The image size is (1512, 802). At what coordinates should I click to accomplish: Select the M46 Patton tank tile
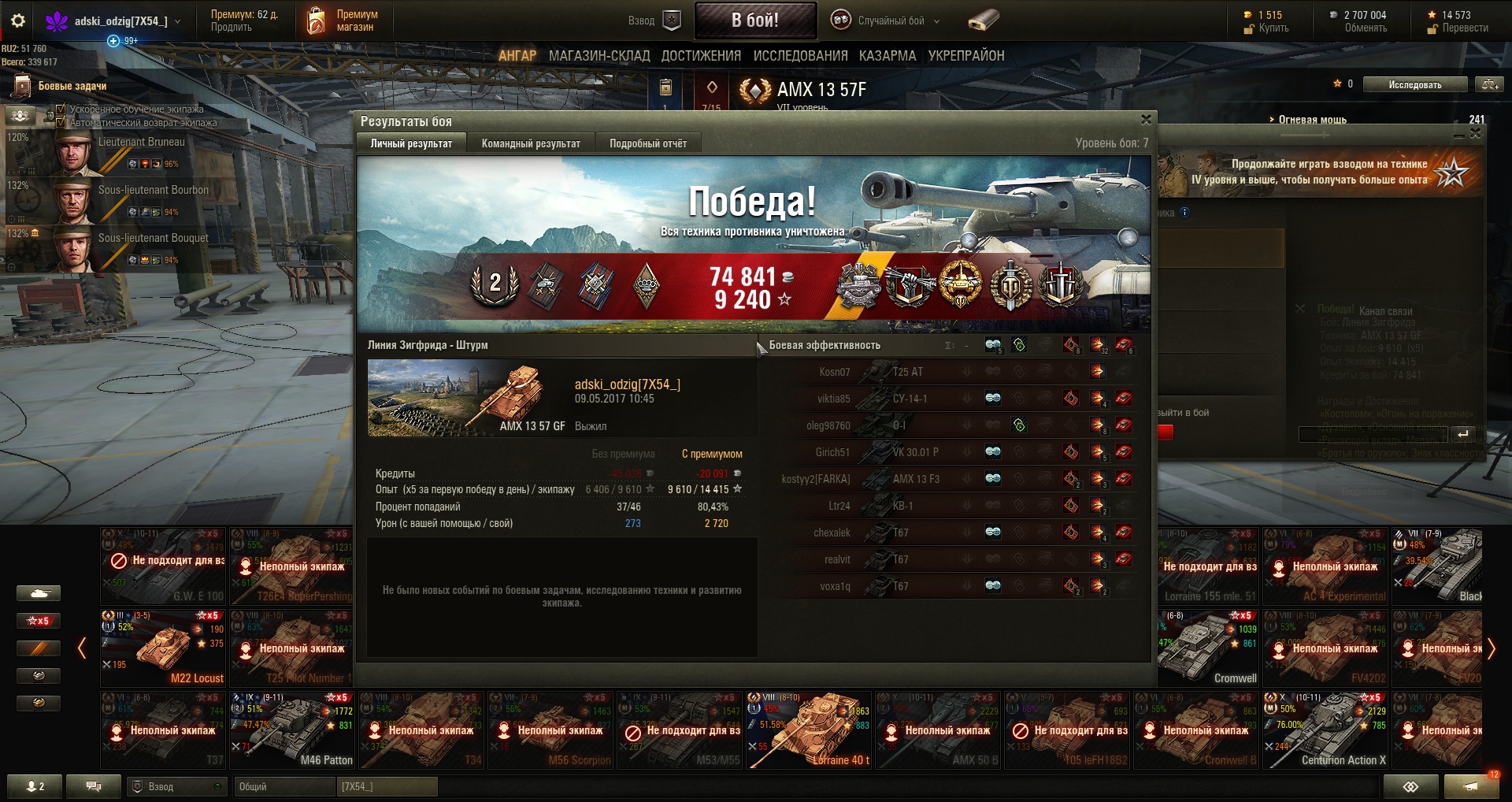291,730
